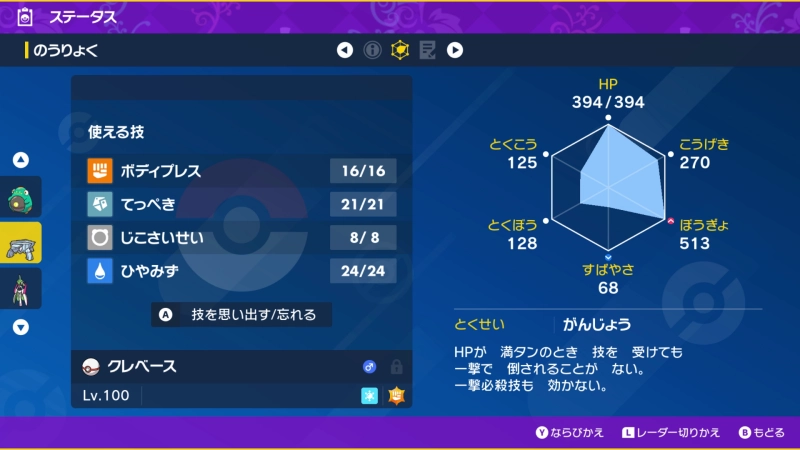This screenshot has width=800, height=450.
Task: Open 技を思い出す/忘れる option
Action: tap(241, 314)
